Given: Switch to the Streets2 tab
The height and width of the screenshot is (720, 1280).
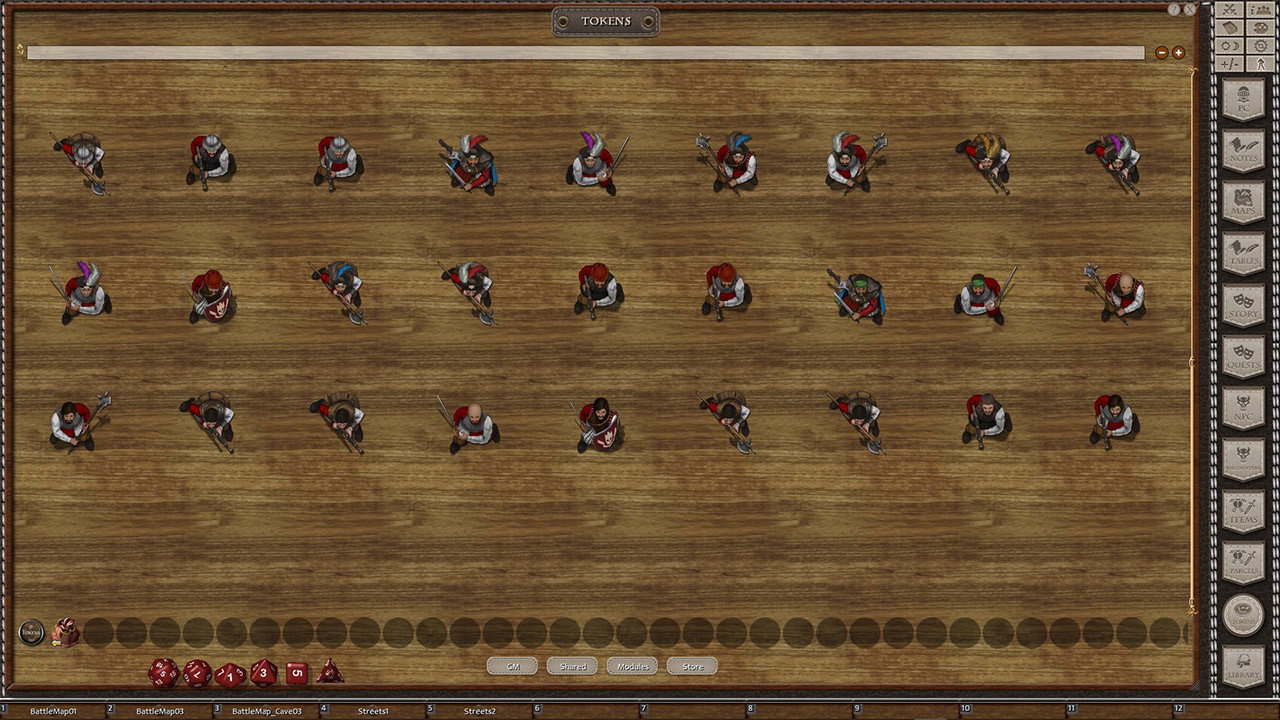Looking at the screenshot, I should pos(480,711).
